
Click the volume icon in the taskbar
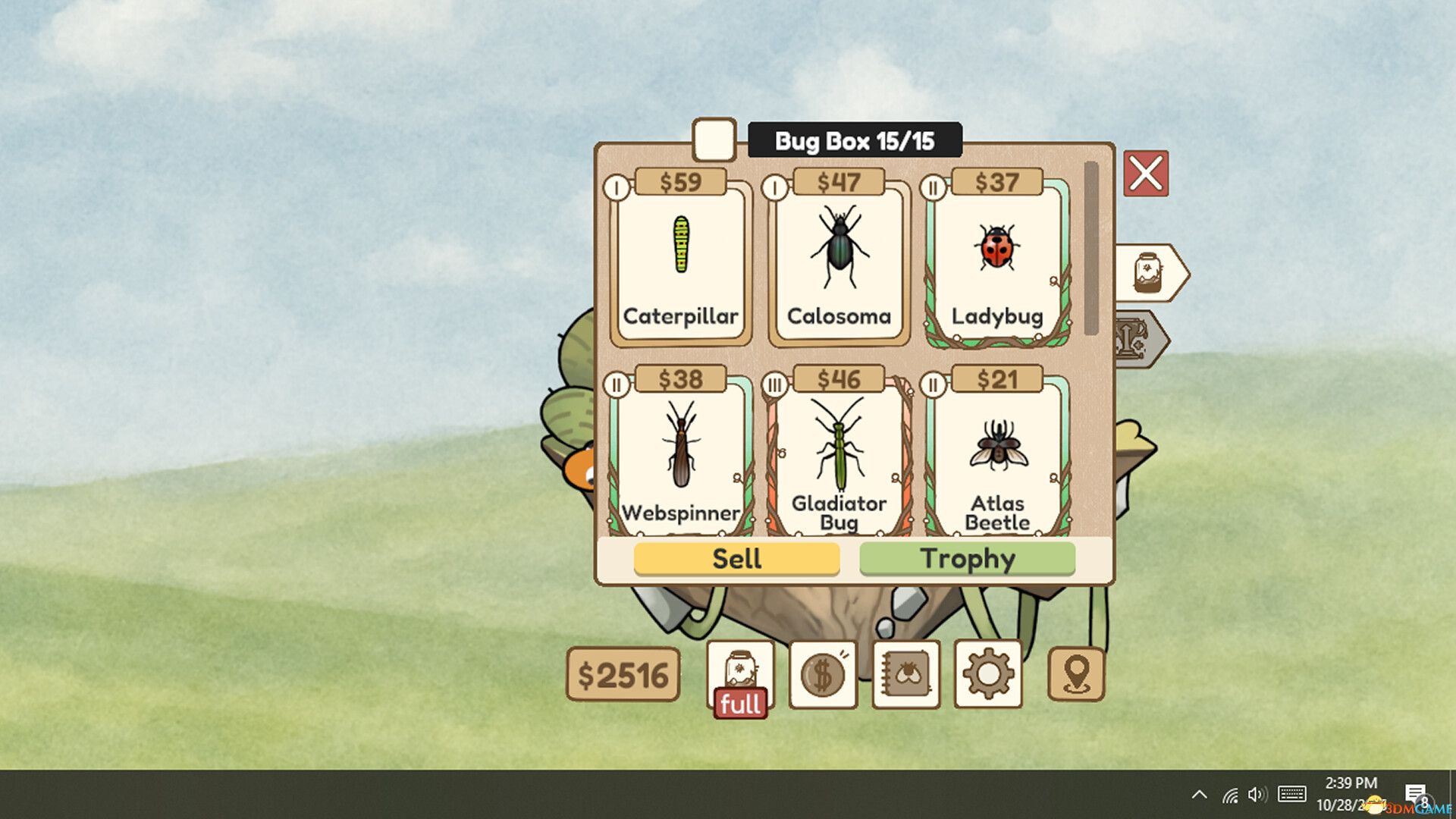[1258, 794]
